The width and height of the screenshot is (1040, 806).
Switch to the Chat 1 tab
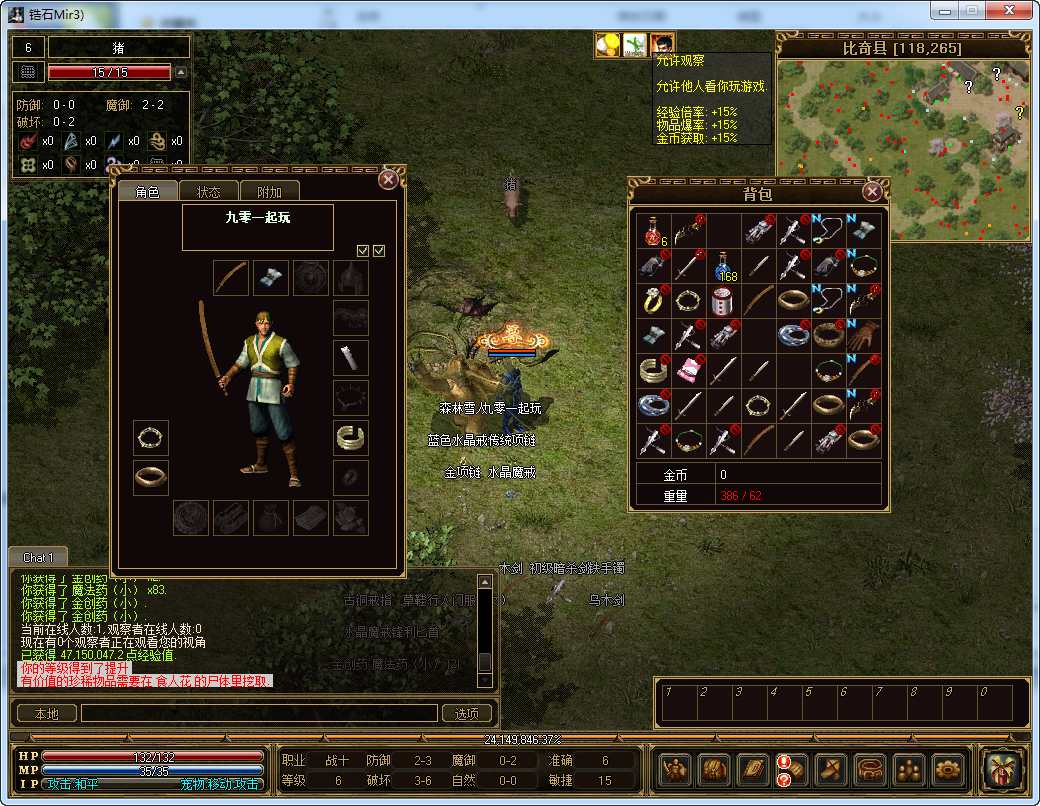38,557
